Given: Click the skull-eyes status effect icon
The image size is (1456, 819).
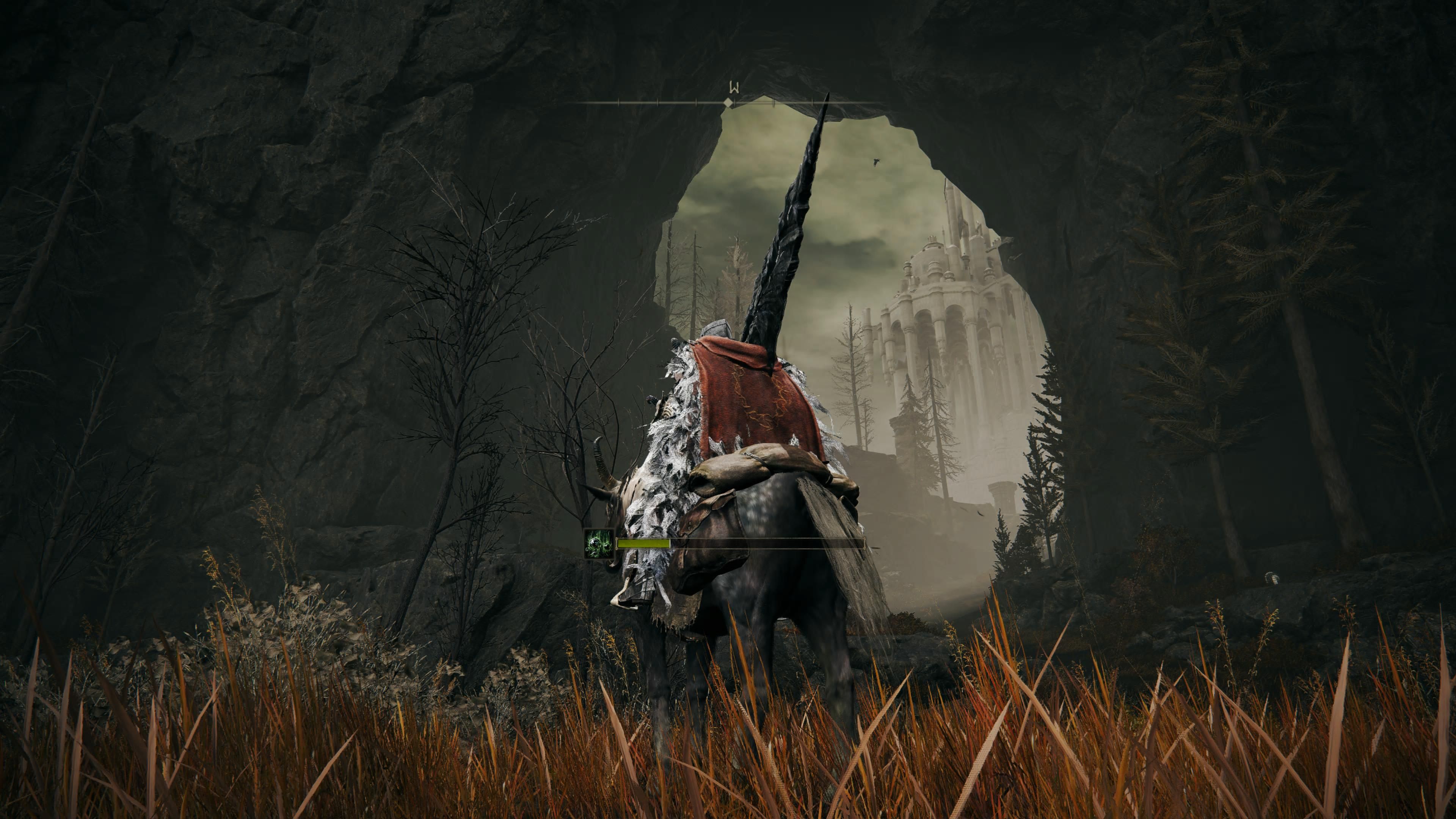Looking at the screenshot, I should click(x=599, y=544).
